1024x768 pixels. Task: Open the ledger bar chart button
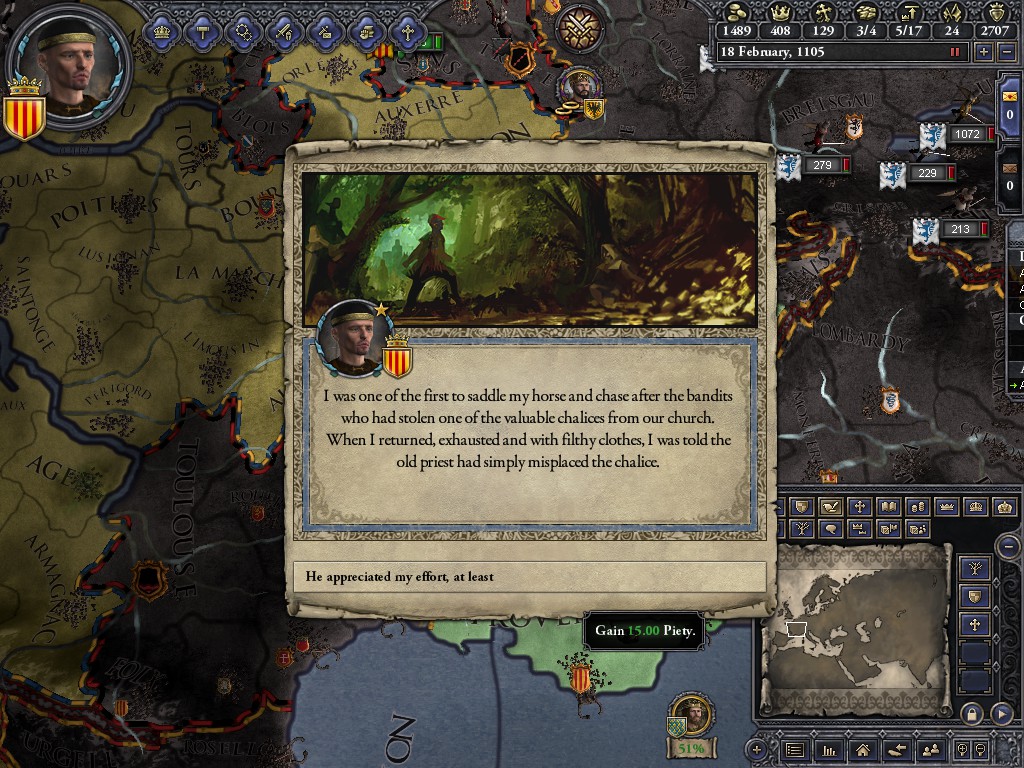[x=828, y=749]
